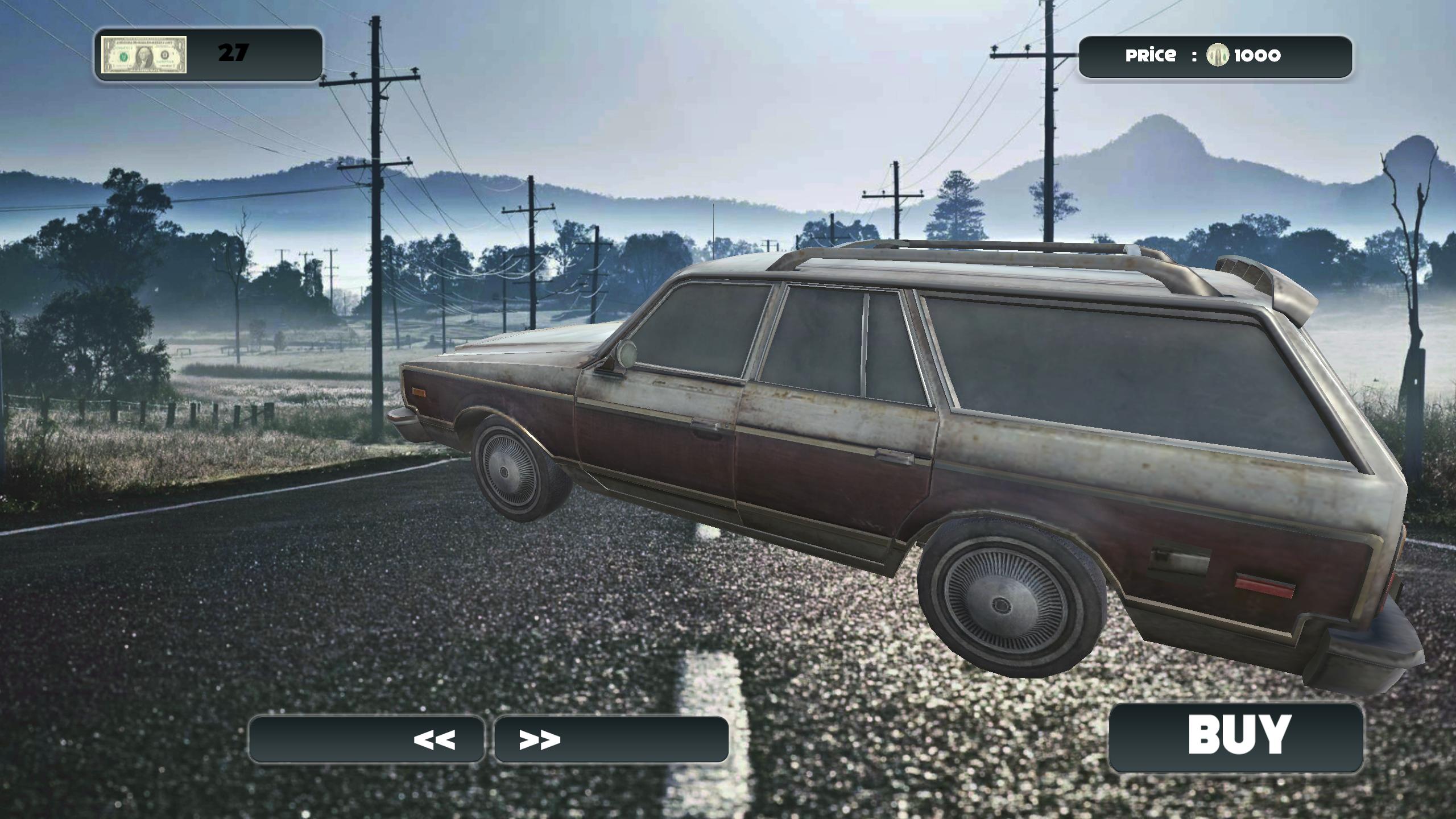
Task: Click the dollar bill currency icon
Action: 143,55
